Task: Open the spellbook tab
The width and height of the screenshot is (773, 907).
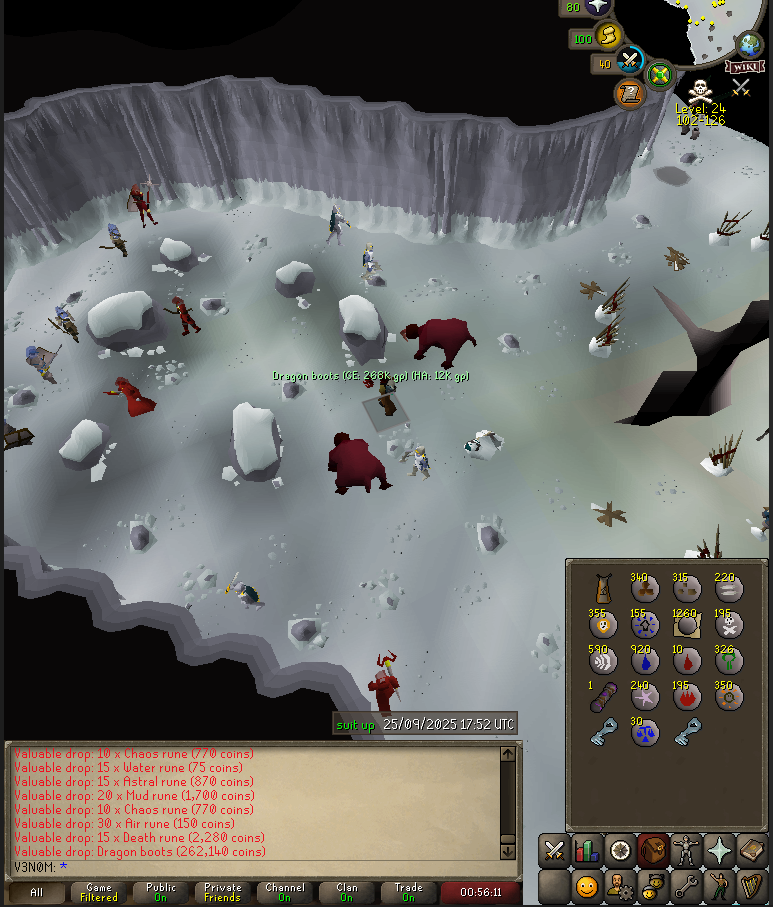Action: click(752, 851)
